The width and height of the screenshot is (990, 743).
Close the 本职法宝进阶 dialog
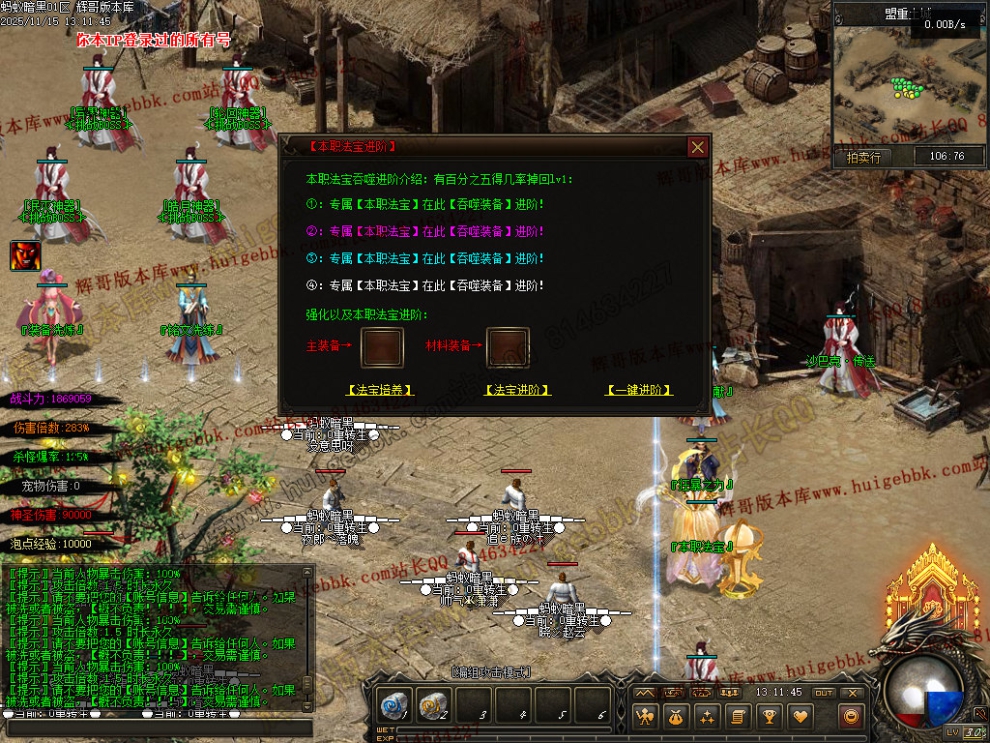[697, 147]
